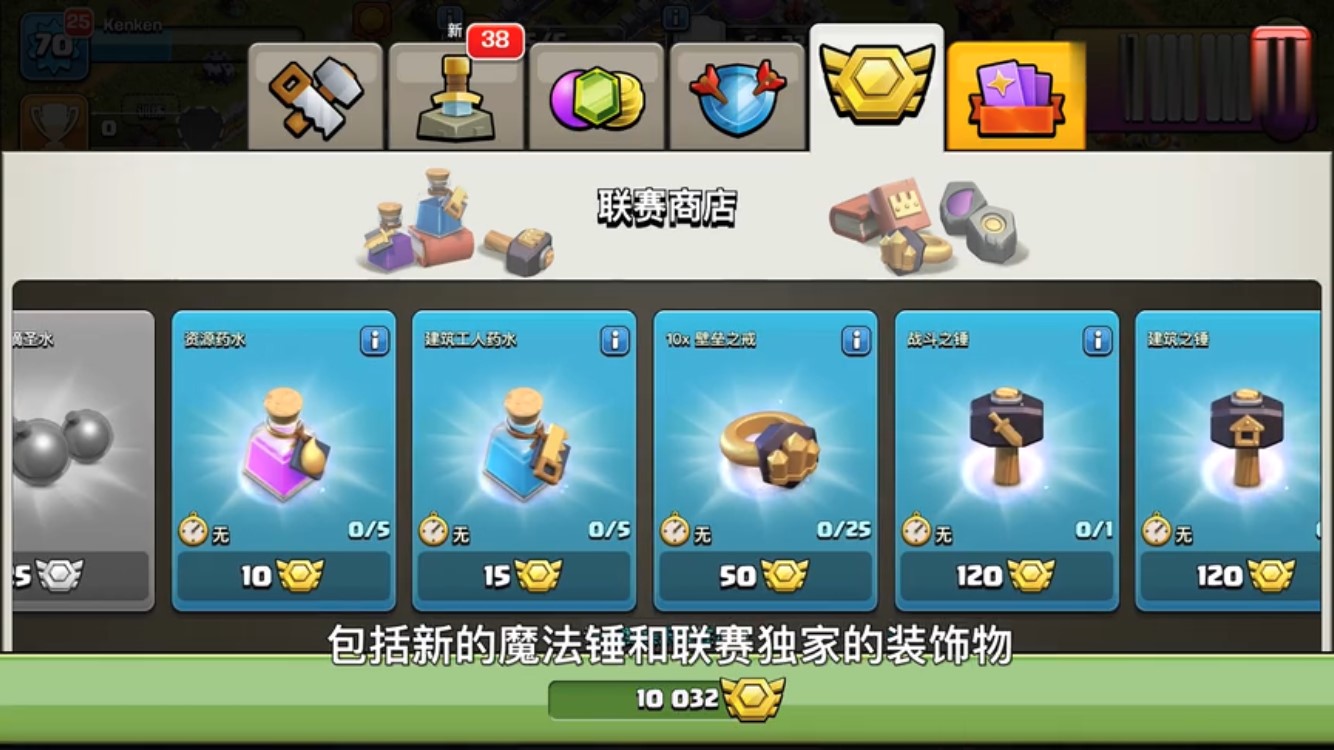Buy 资源药水 for 10 medals
Screen dimensions: 1334x750
pyautogui.click(x=284, y=577)
